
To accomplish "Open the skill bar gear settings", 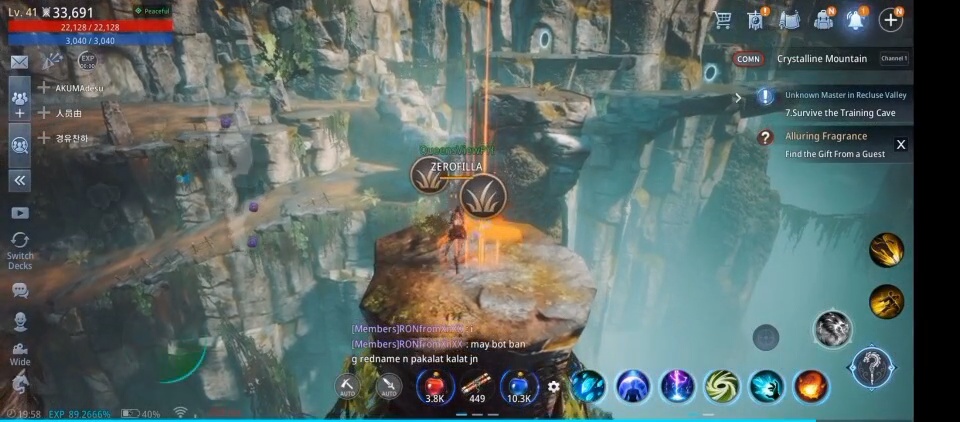I will [x=554, y=386].
